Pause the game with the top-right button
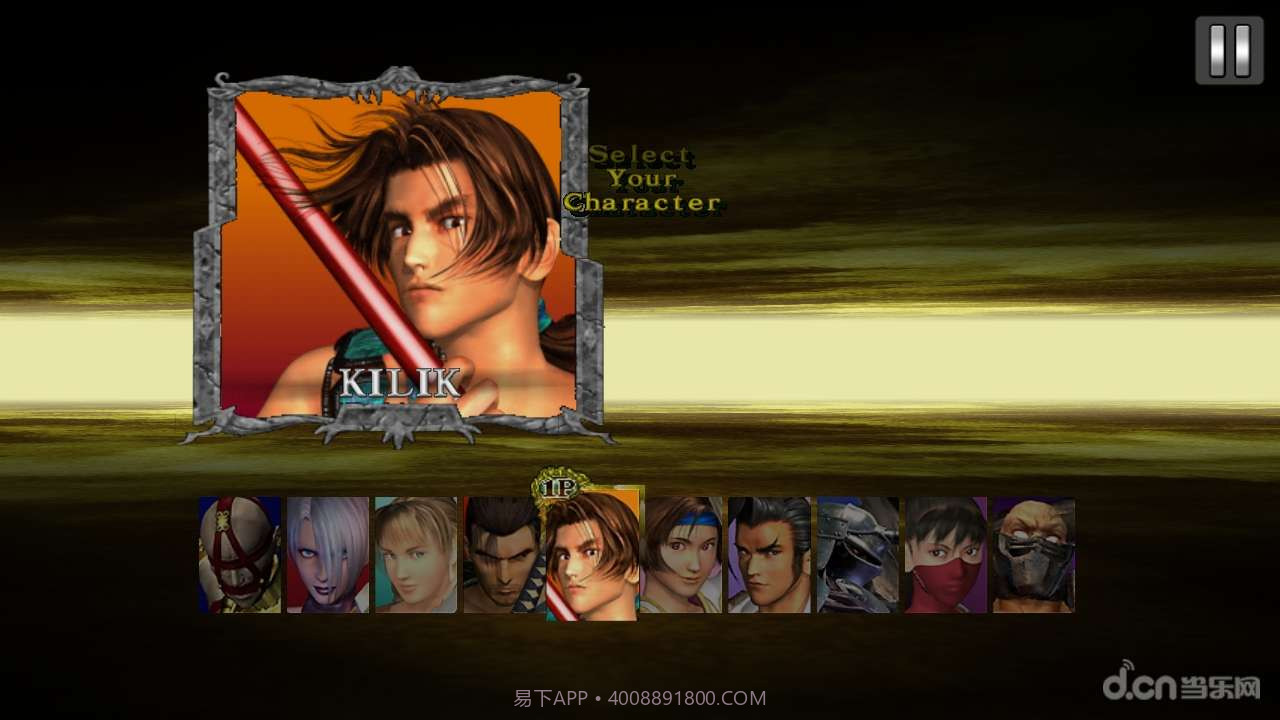Image resolution: width=1280 pixels, height=720 pixels. (1229, 50)
